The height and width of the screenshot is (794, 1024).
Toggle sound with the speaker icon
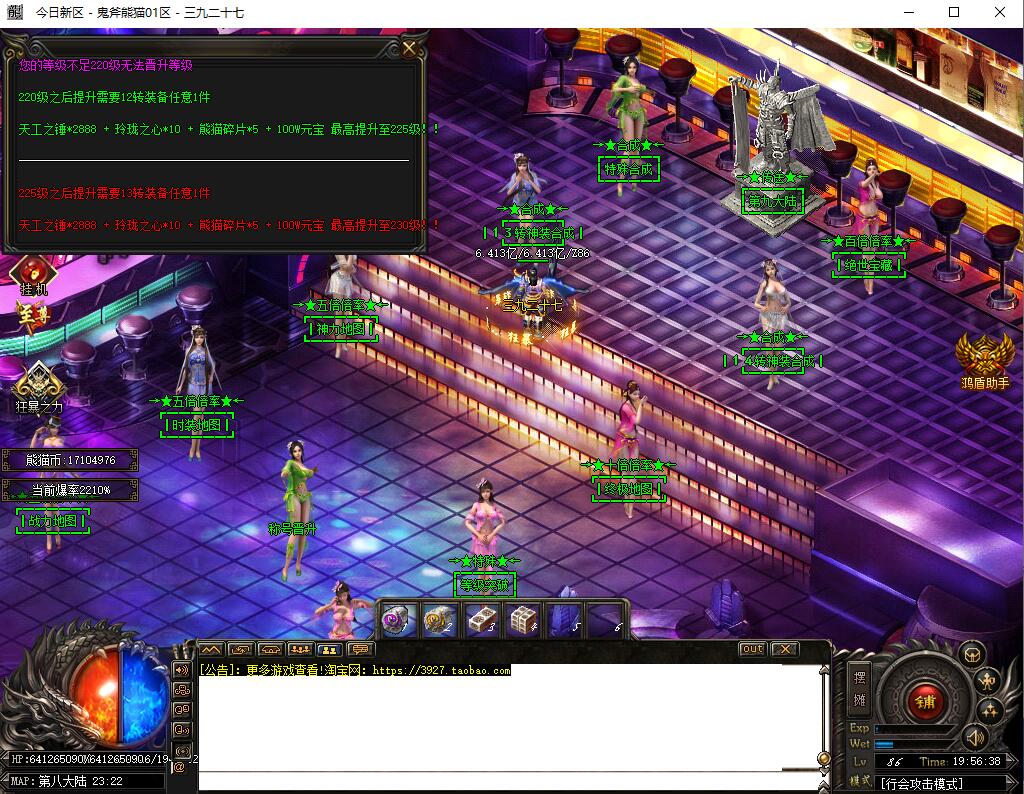click(974, 738)
